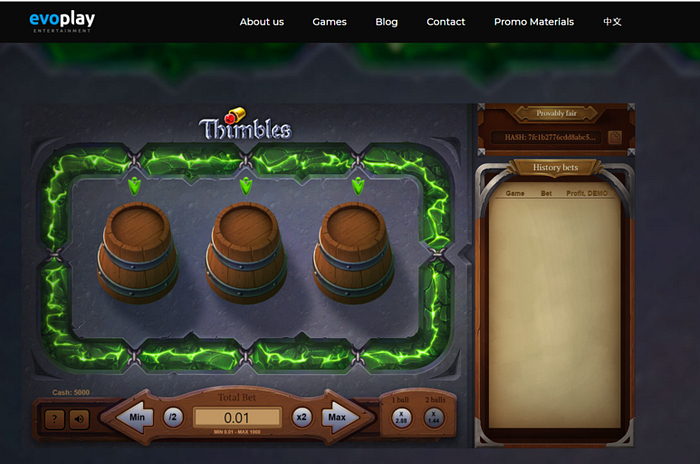Choose the 2 balls x1.44 option
Viewport: 700px width, 464px height.
click(435, 416)
